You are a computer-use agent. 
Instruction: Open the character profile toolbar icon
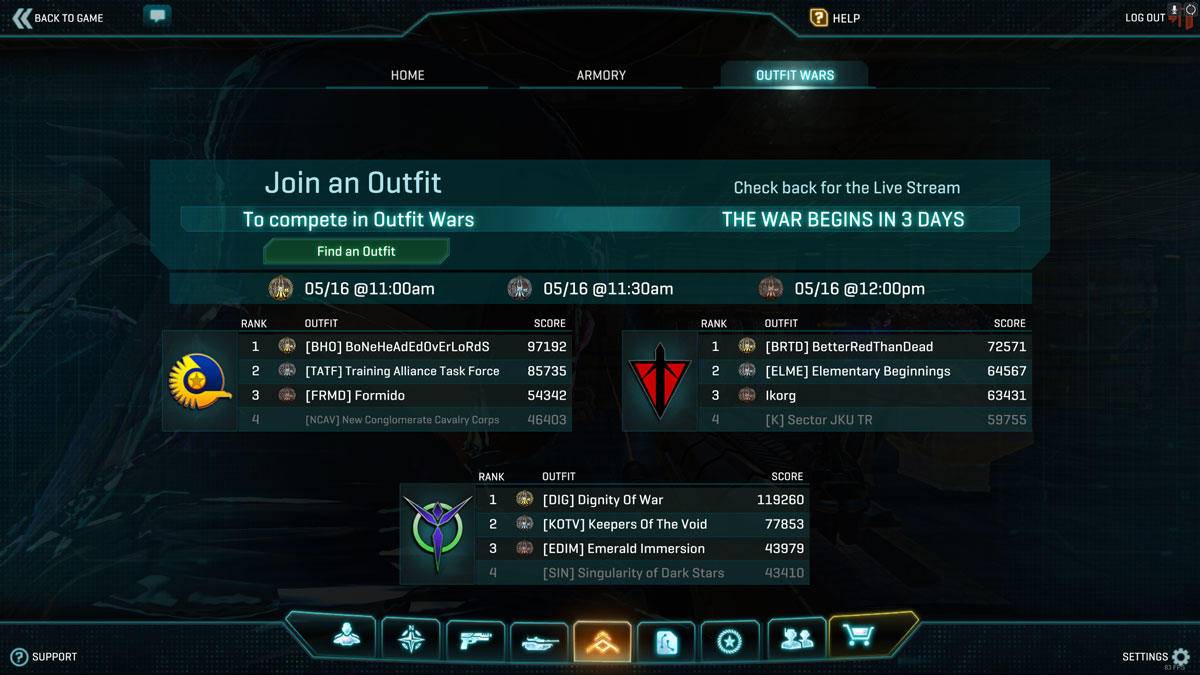click(x=347, y=639)
